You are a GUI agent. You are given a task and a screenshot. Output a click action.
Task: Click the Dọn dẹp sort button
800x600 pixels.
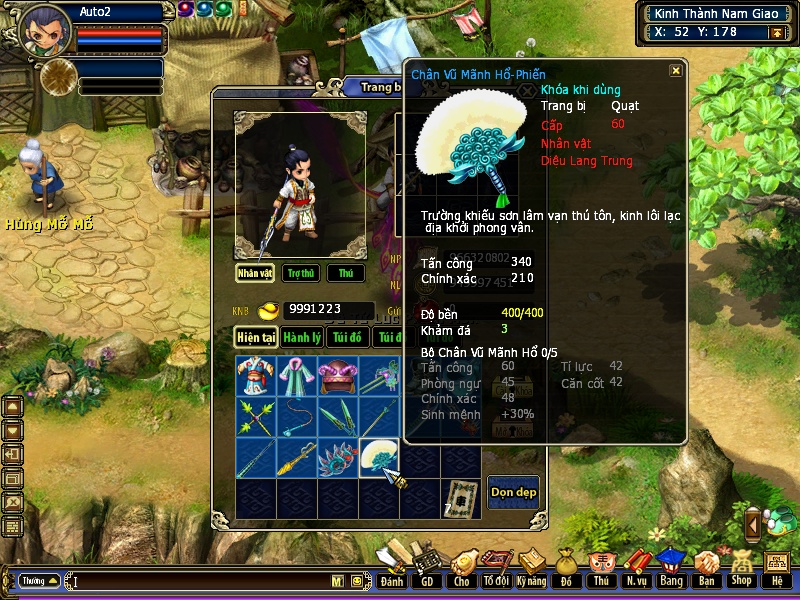[x=513, y=492]
